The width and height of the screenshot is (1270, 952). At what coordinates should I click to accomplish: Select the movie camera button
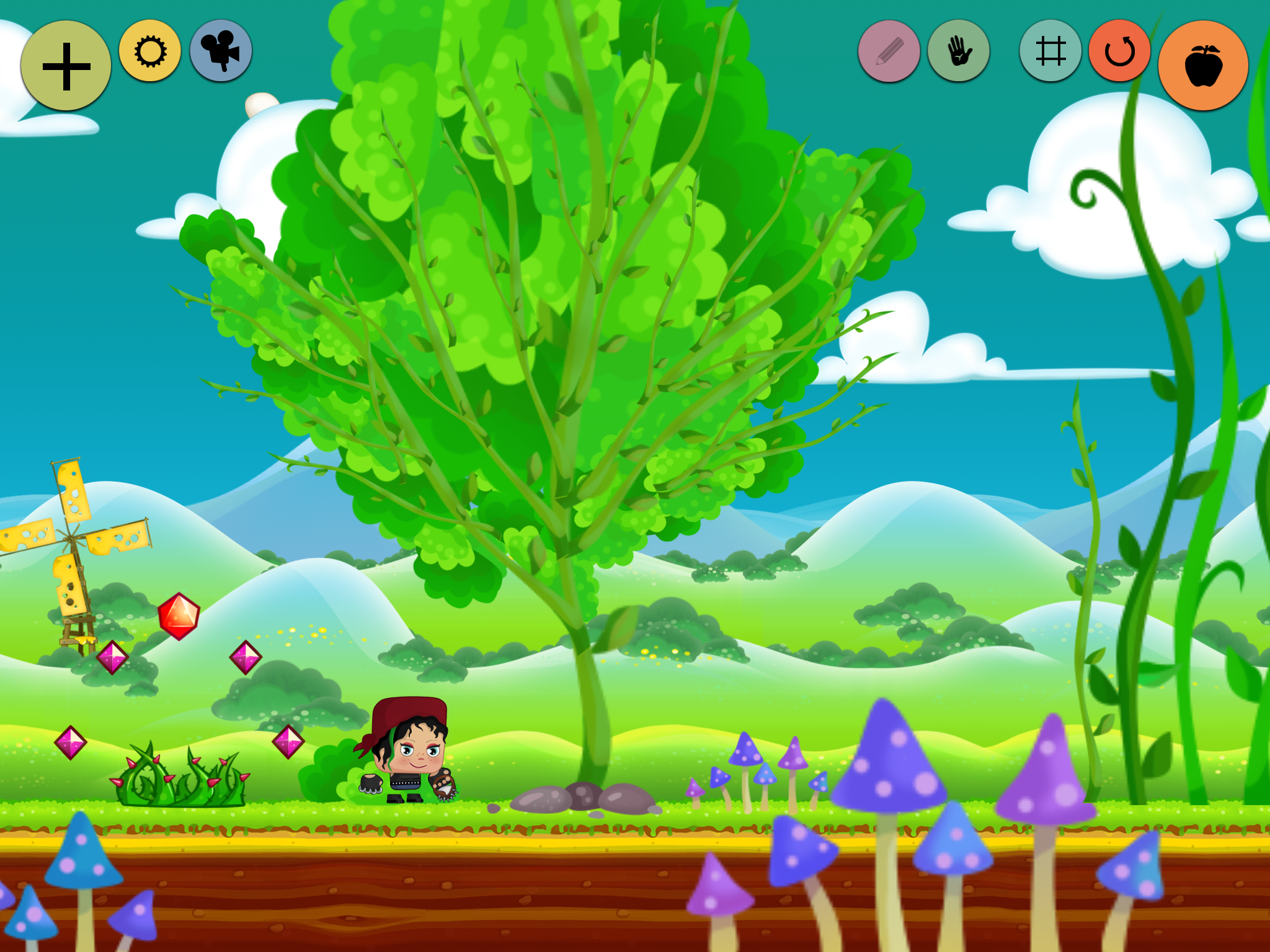[221, 51]
